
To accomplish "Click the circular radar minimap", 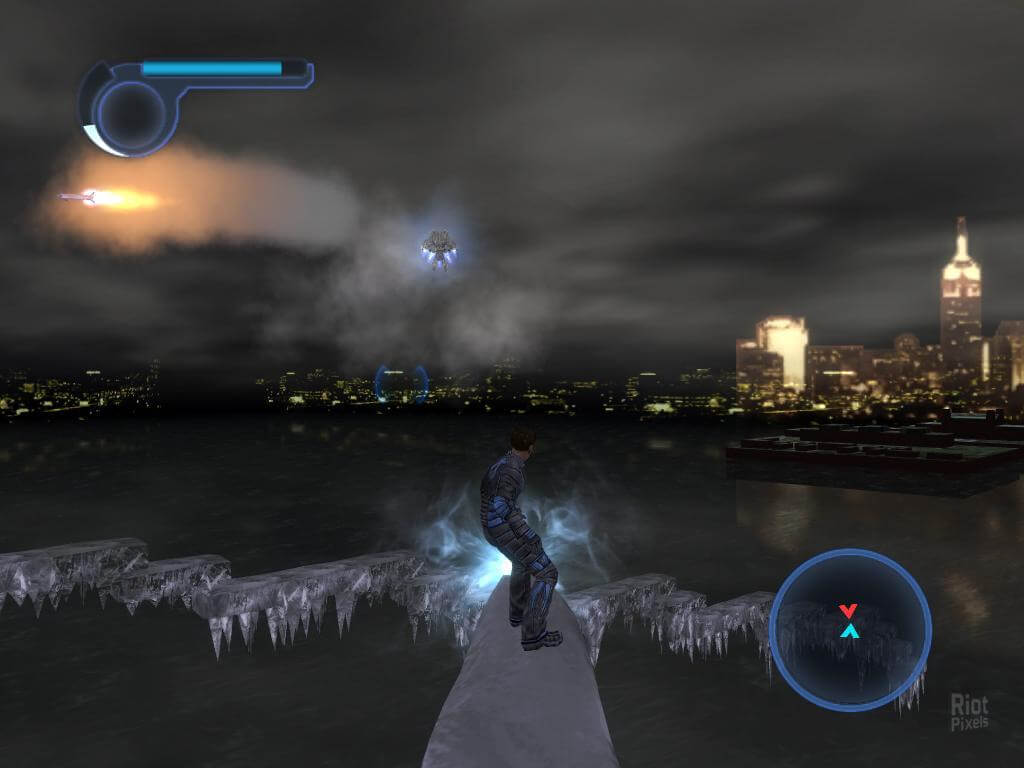I will (x=850, y=630).
